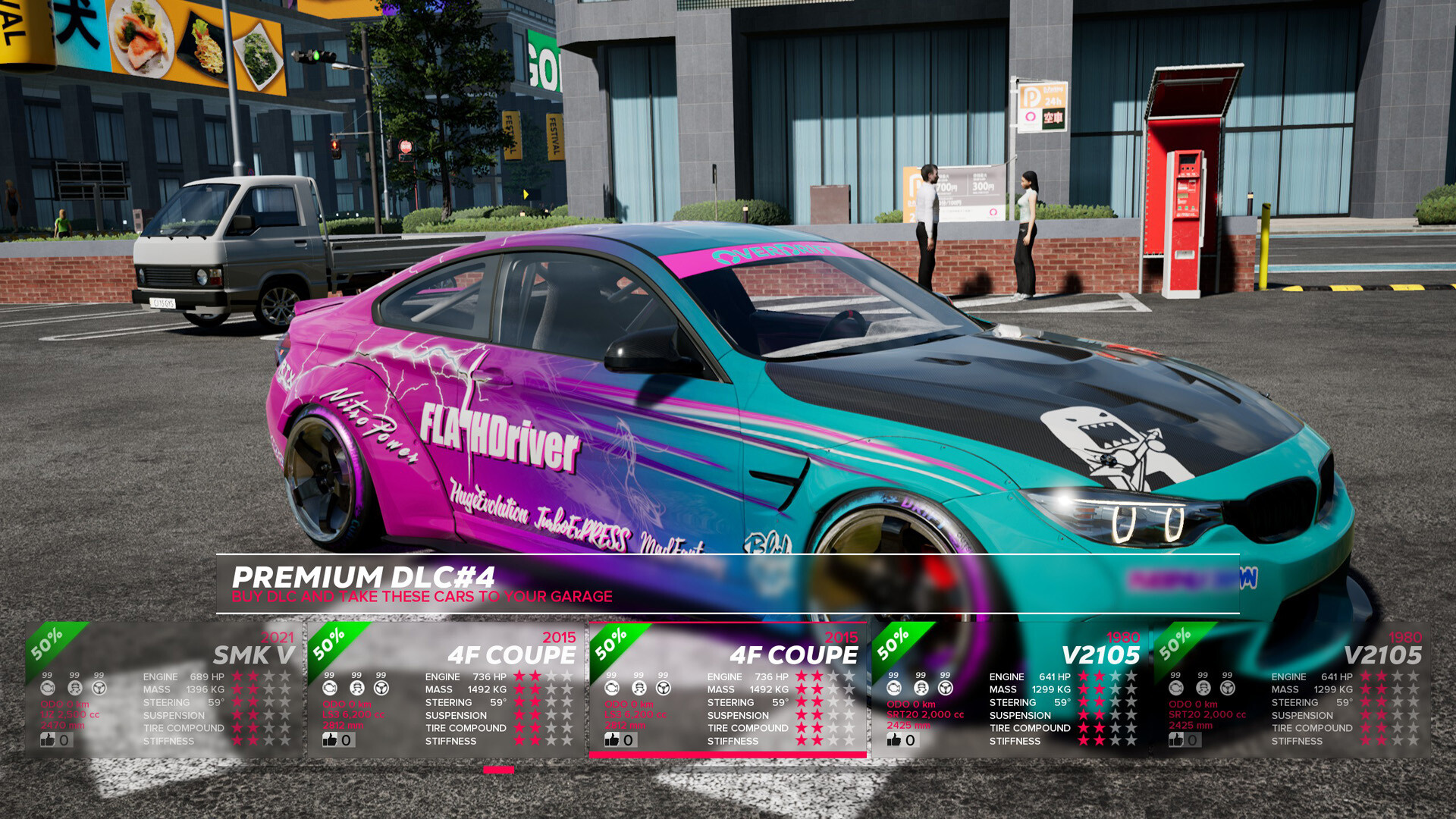Click the steering wheel icon on the highlighted 4F COUPE

[663, 688]
